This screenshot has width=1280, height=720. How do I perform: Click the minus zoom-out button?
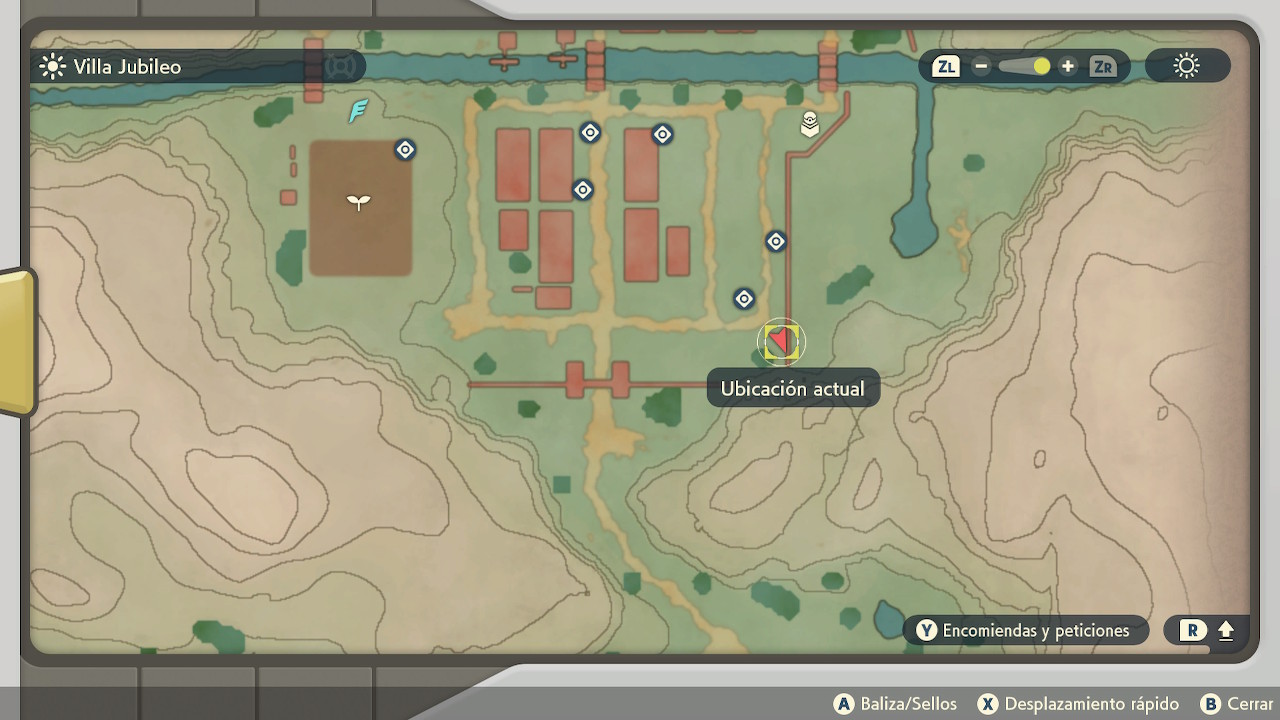pos(981,67)
